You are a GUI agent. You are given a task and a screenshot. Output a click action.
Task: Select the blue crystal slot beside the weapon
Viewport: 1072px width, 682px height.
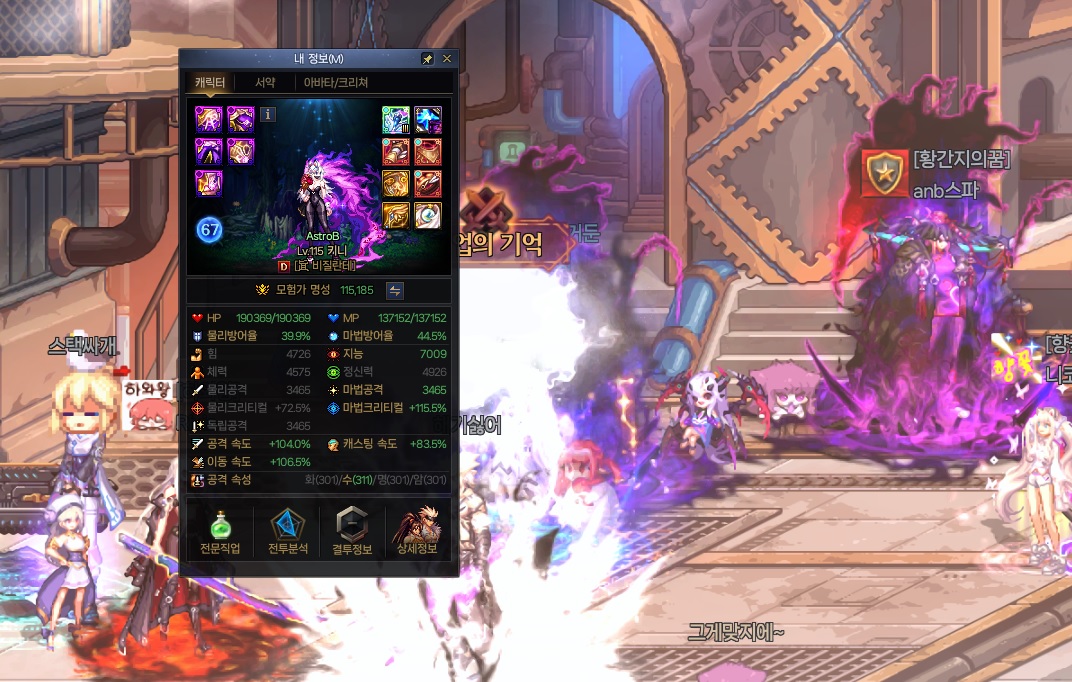coord(427,120)
